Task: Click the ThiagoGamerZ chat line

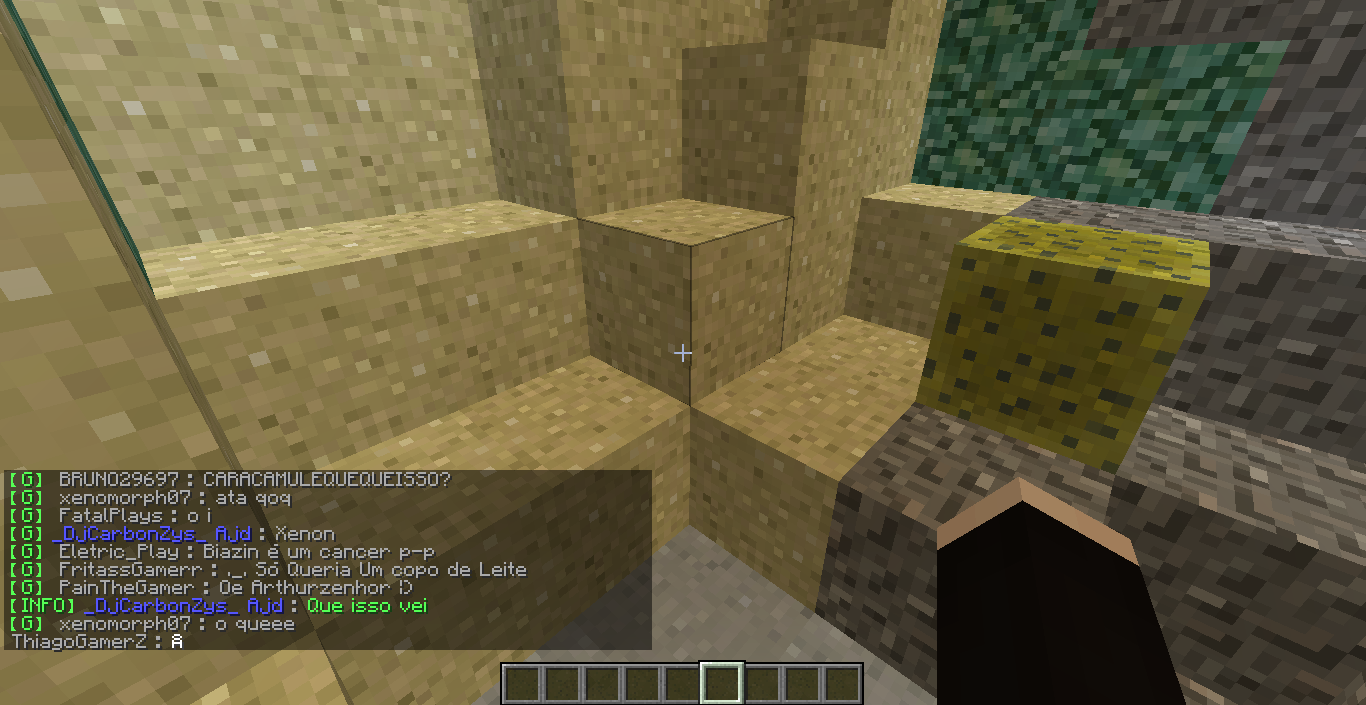Action: click(97, 642)
